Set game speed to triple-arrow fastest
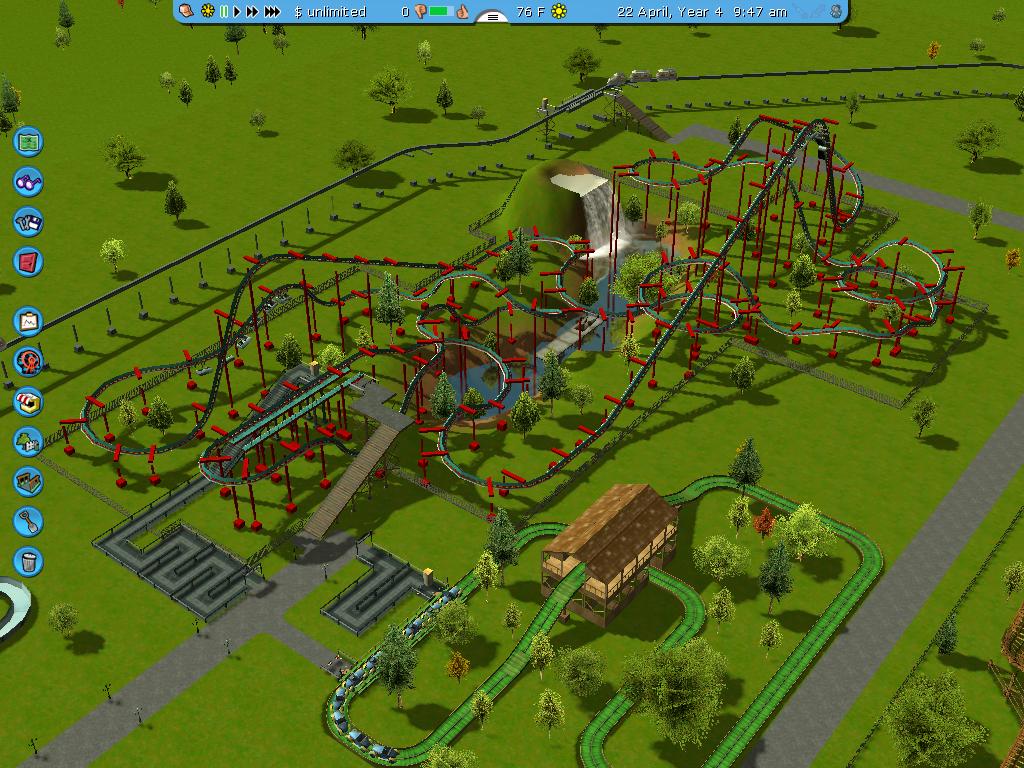The width and height of the screenshot is (1024, 768). point(271,12)
